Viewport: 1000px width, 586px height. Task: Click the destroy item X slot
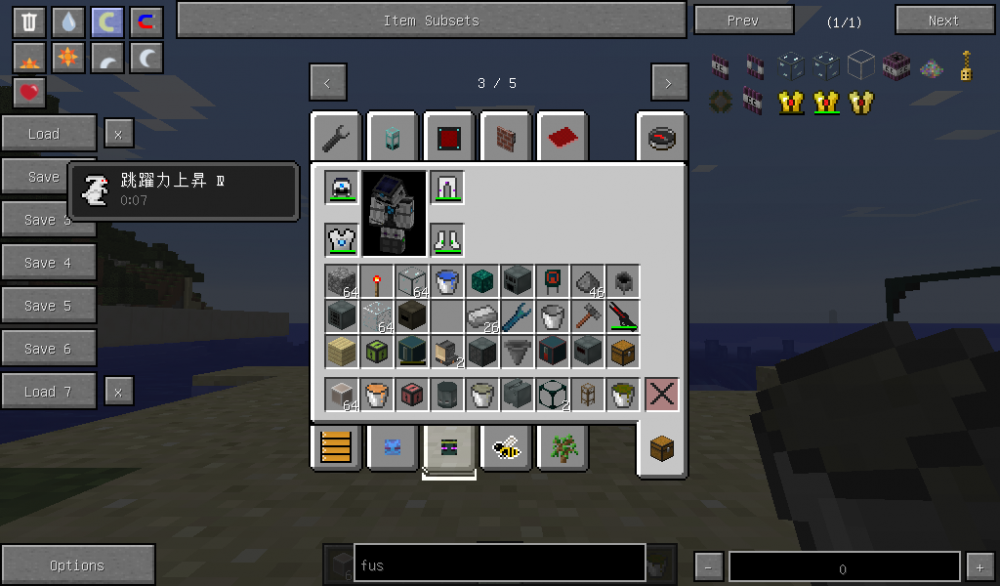(x=661, y=394)
